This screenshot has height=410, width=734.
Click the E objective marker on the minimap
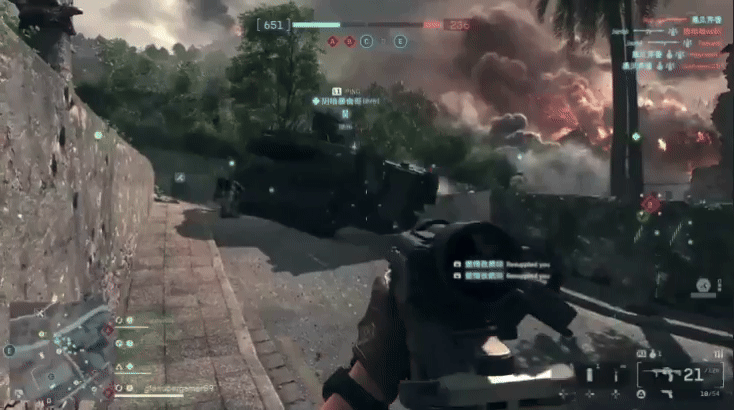[10, 351]
